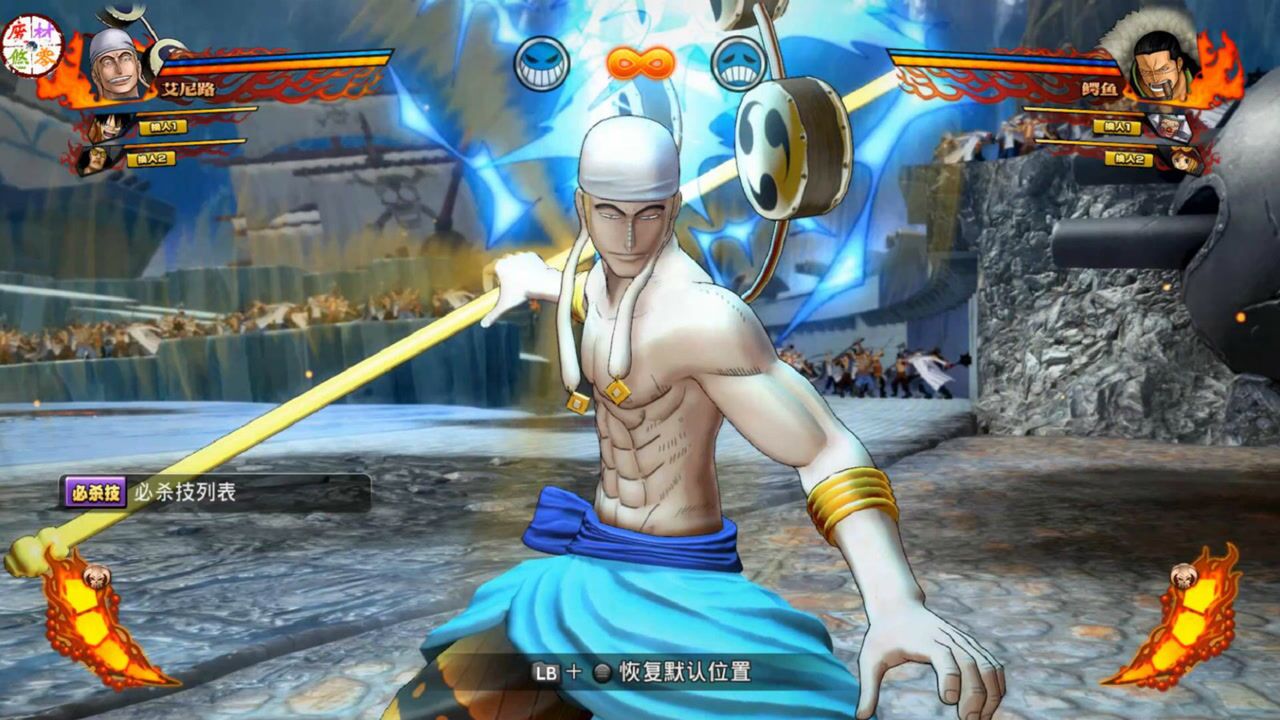Select Luffy's swap portrait under Enel
This screenshot has height=720, width=1280.
click(106, 127)
